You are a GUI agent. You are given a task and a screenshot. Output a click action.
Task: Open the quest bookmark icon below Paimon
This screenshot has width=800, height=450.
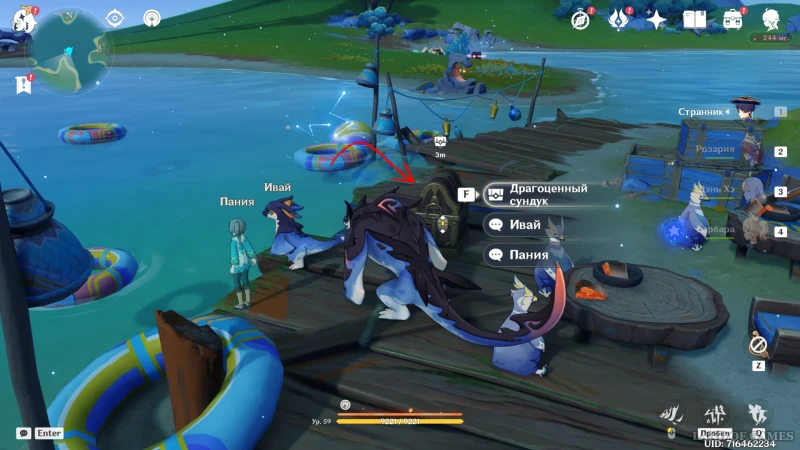point(22,86)
